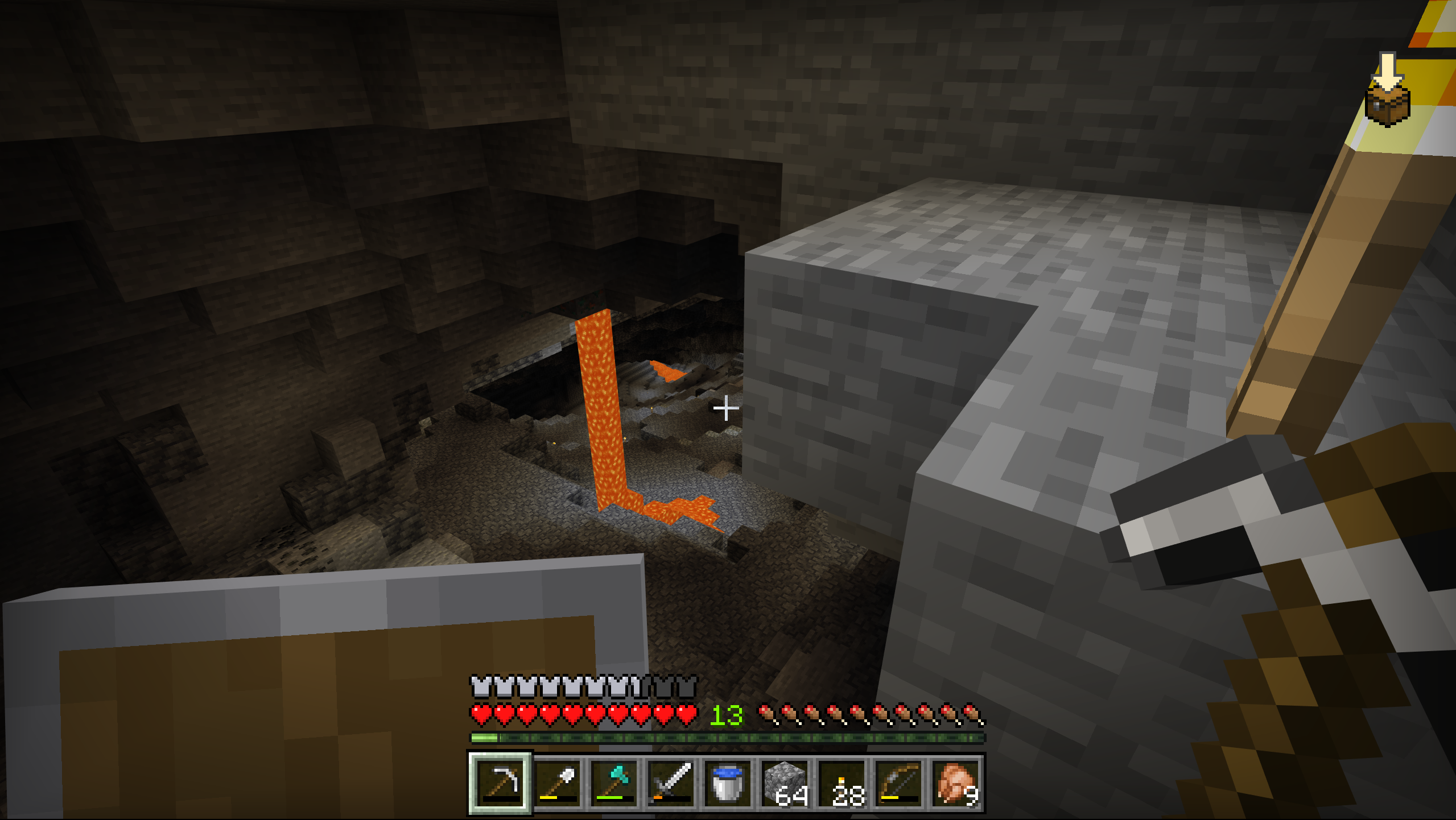Image resolution: width=1456 pixels, height=820 pixels.
Task: Choose the cooked meat stack of 9
Action: click(956, 783)
